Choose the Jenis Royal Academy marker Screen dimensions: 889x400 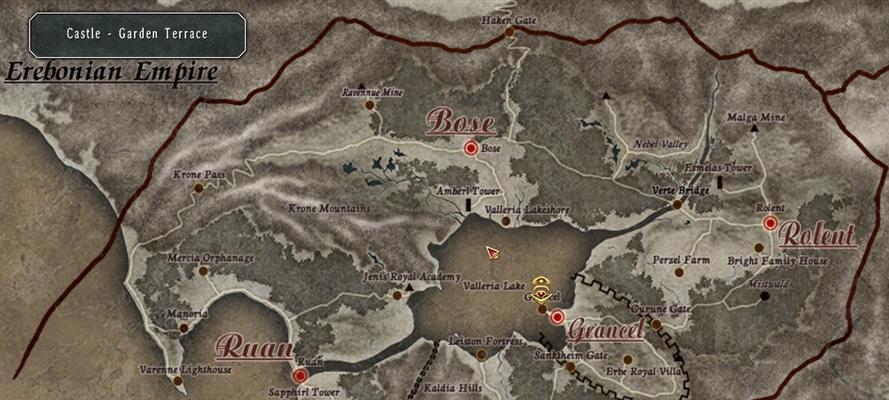[x=397, y=295]
